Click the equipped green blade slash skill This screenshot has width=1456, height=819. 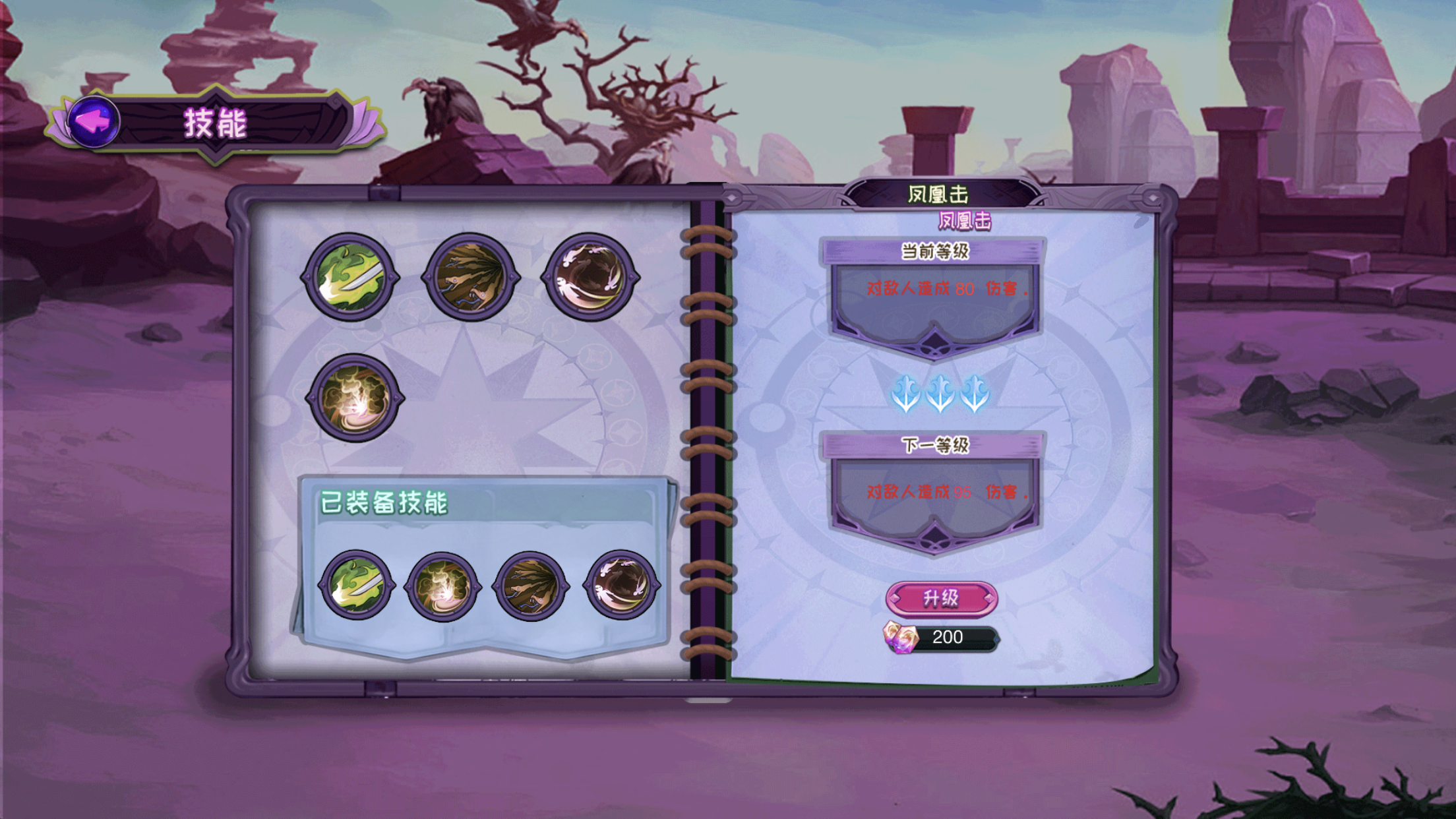356,585
